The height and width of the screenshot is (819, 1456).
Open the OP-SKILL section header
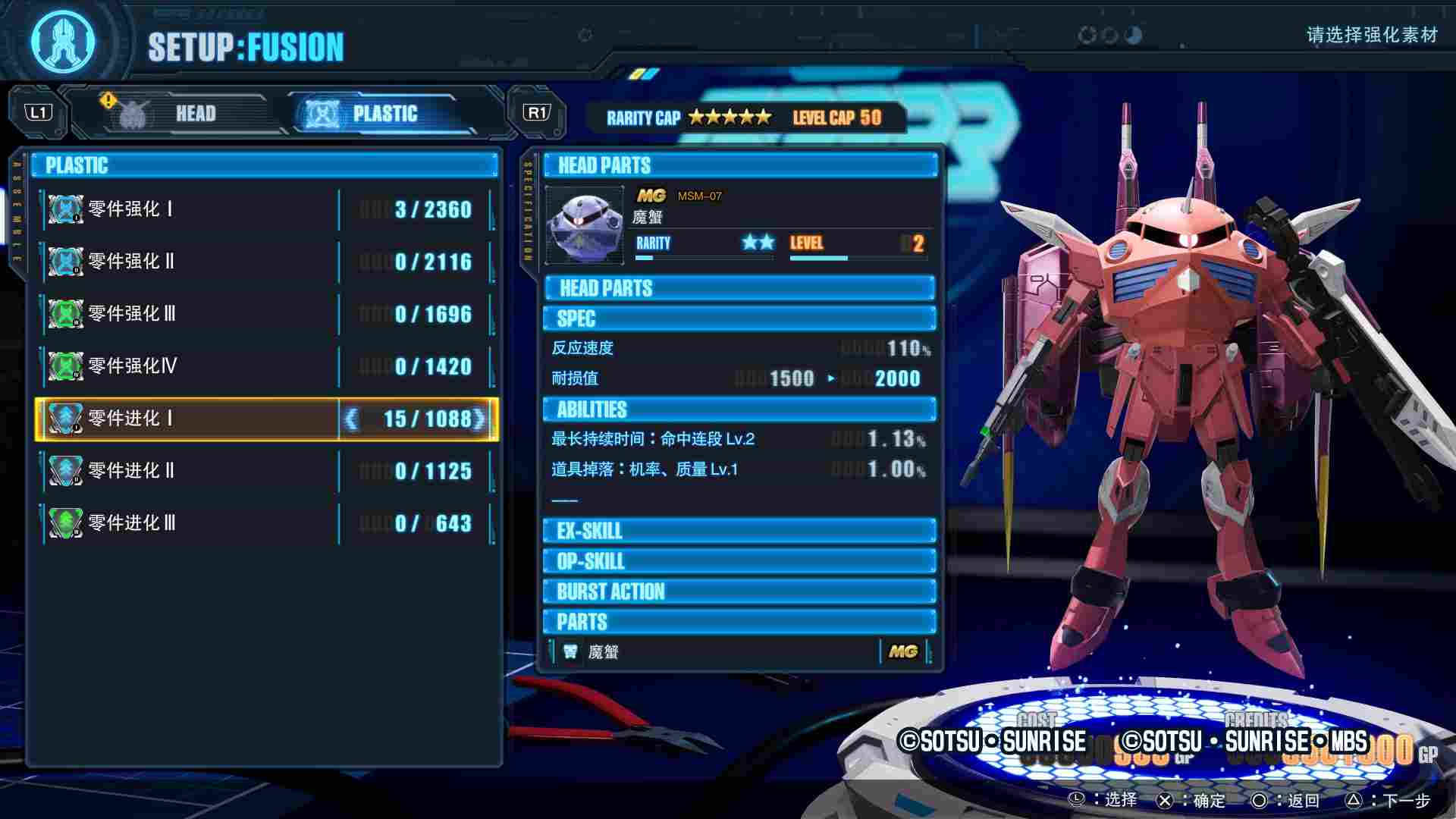pos(739,561)
